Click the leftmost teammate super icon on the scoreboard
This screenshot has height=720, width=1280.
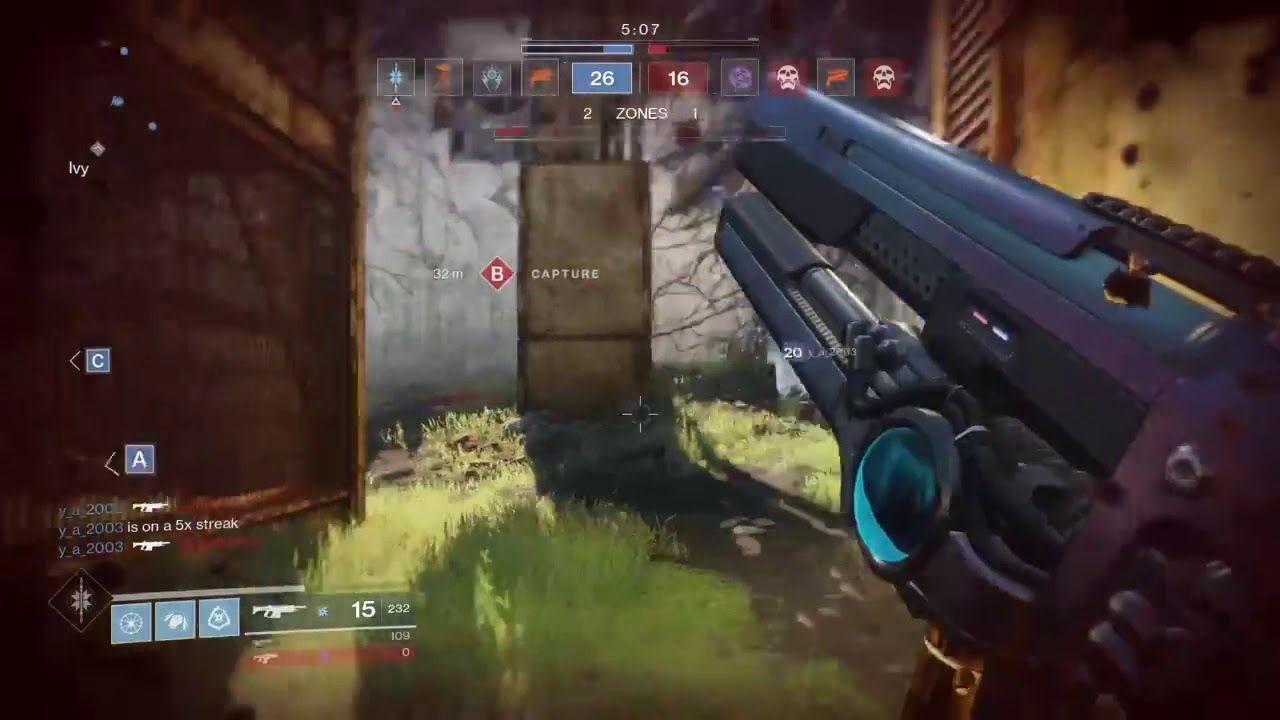coord(397,76)
